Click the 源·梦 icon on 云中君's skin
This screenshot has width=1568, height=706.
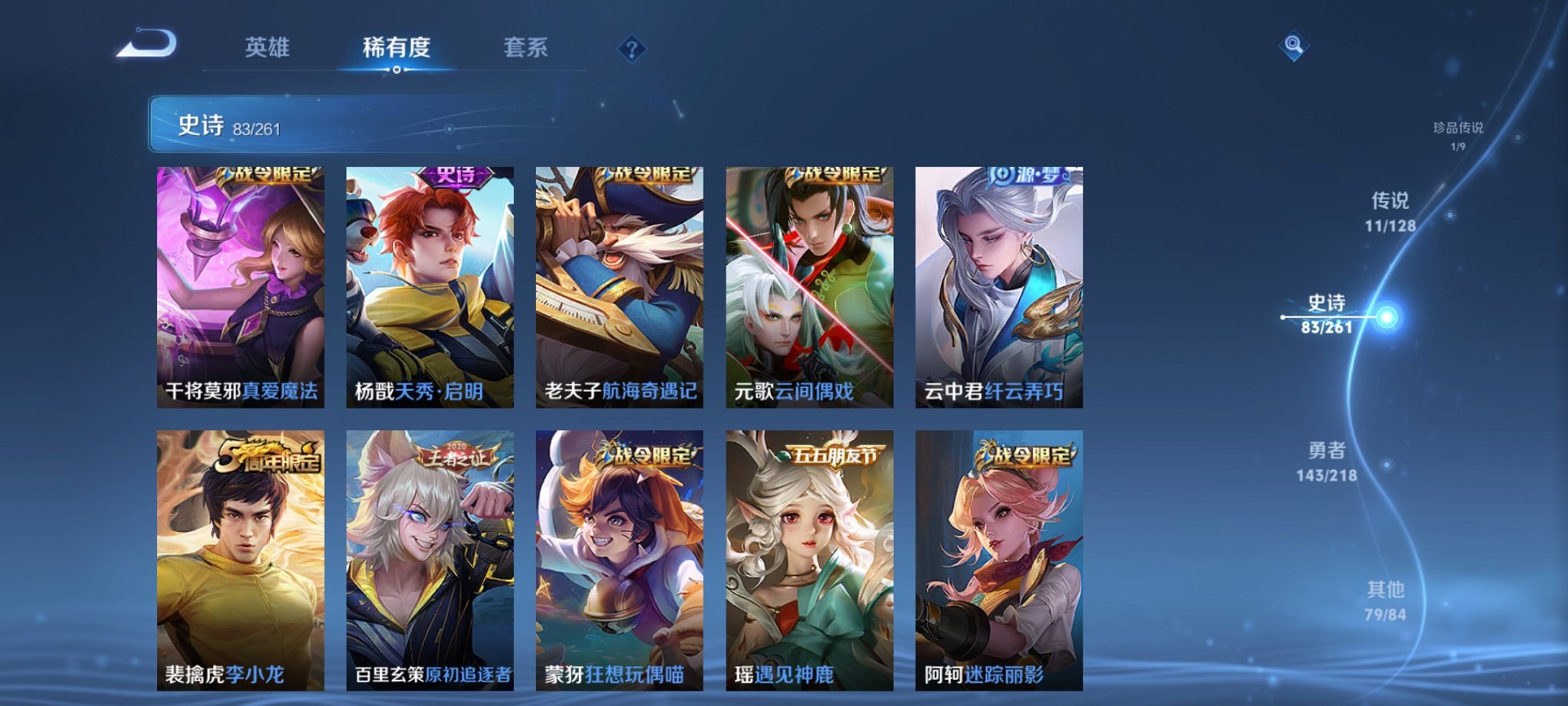coord(1026,175)
